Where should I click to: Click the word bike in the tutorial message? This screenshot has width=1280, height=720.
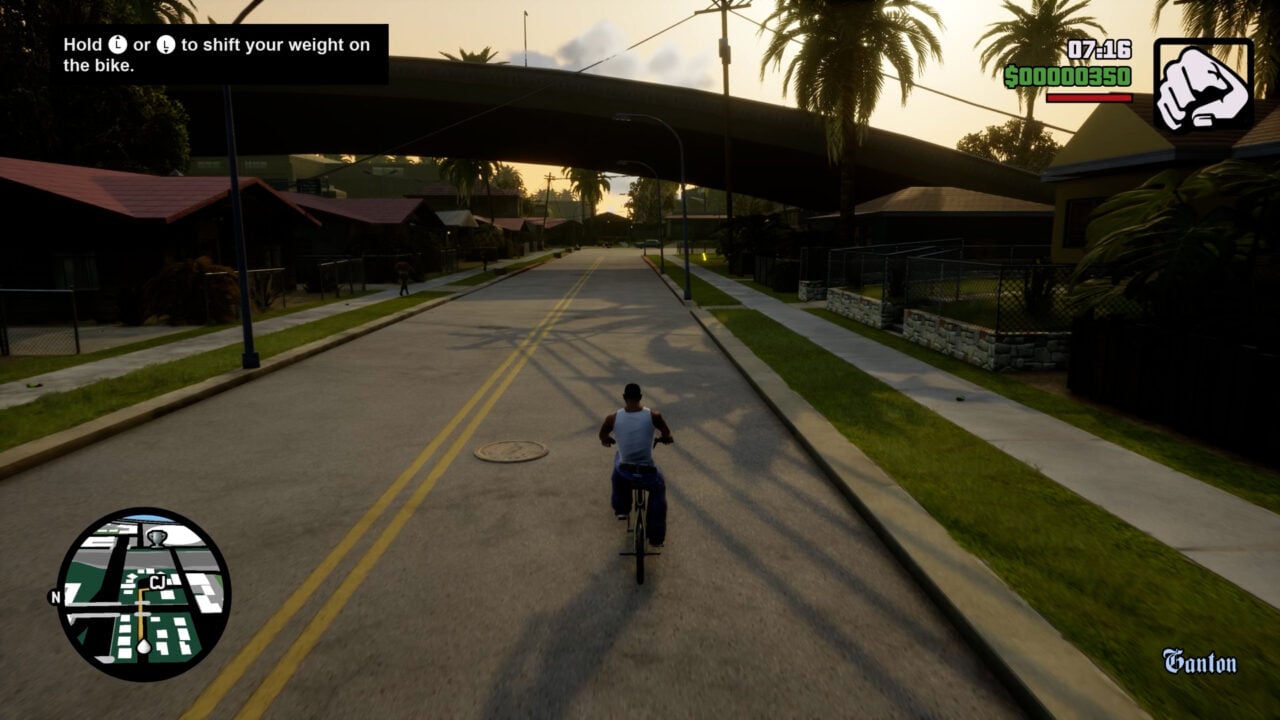click(x=115, y=65)
